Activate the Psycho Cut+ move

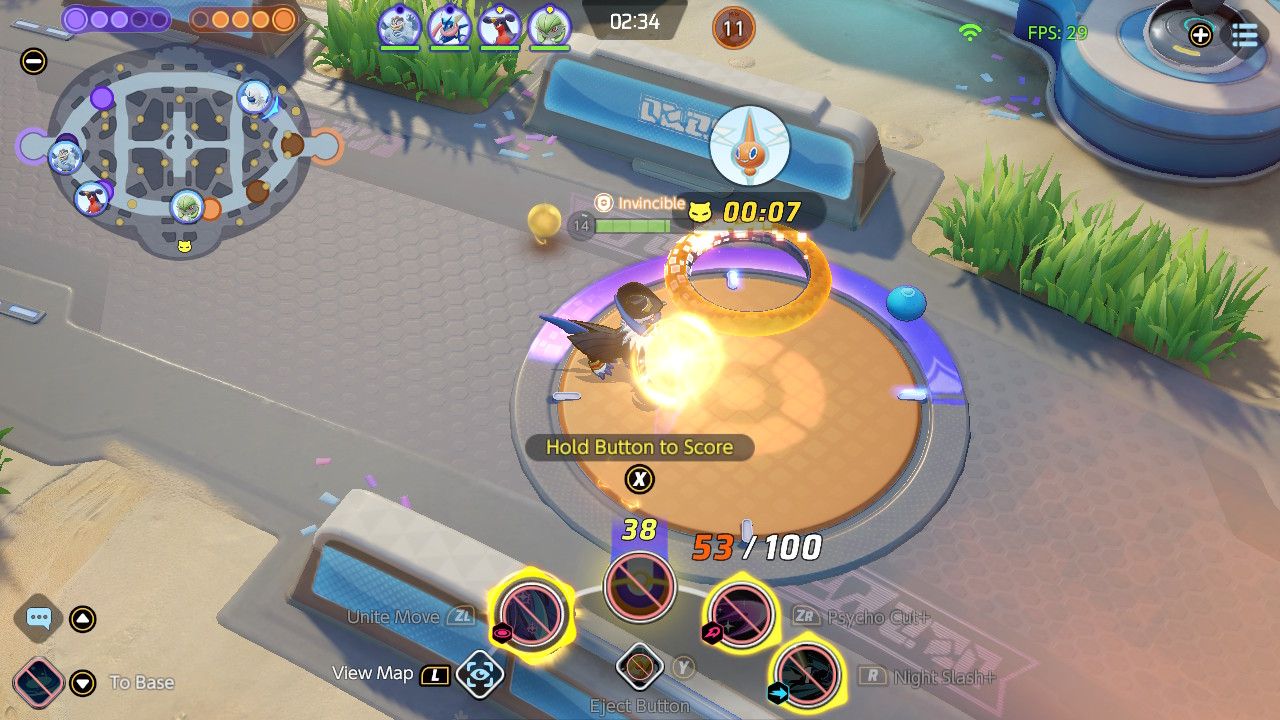(x=742, y=613)
